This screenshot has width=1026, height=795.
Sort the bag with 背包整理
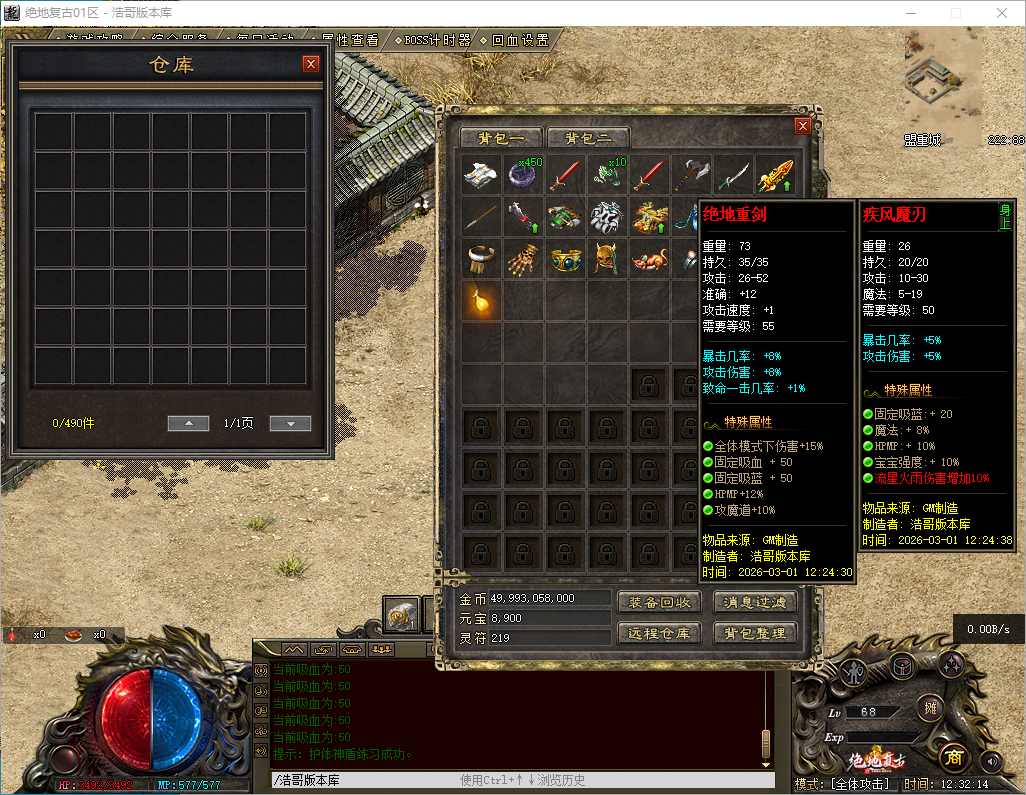(755, 633)
